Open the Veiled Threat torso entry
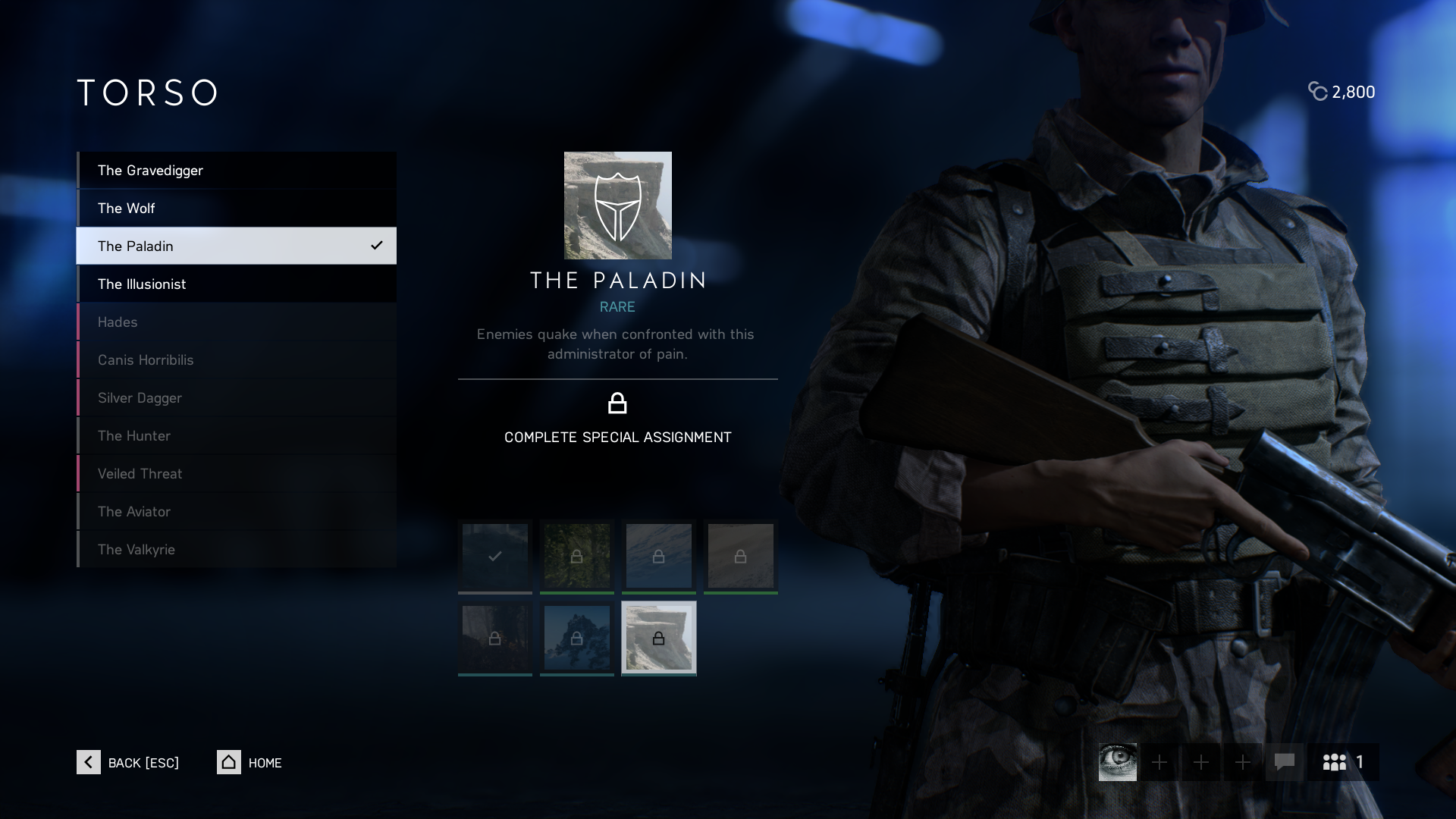 (236, 474)
